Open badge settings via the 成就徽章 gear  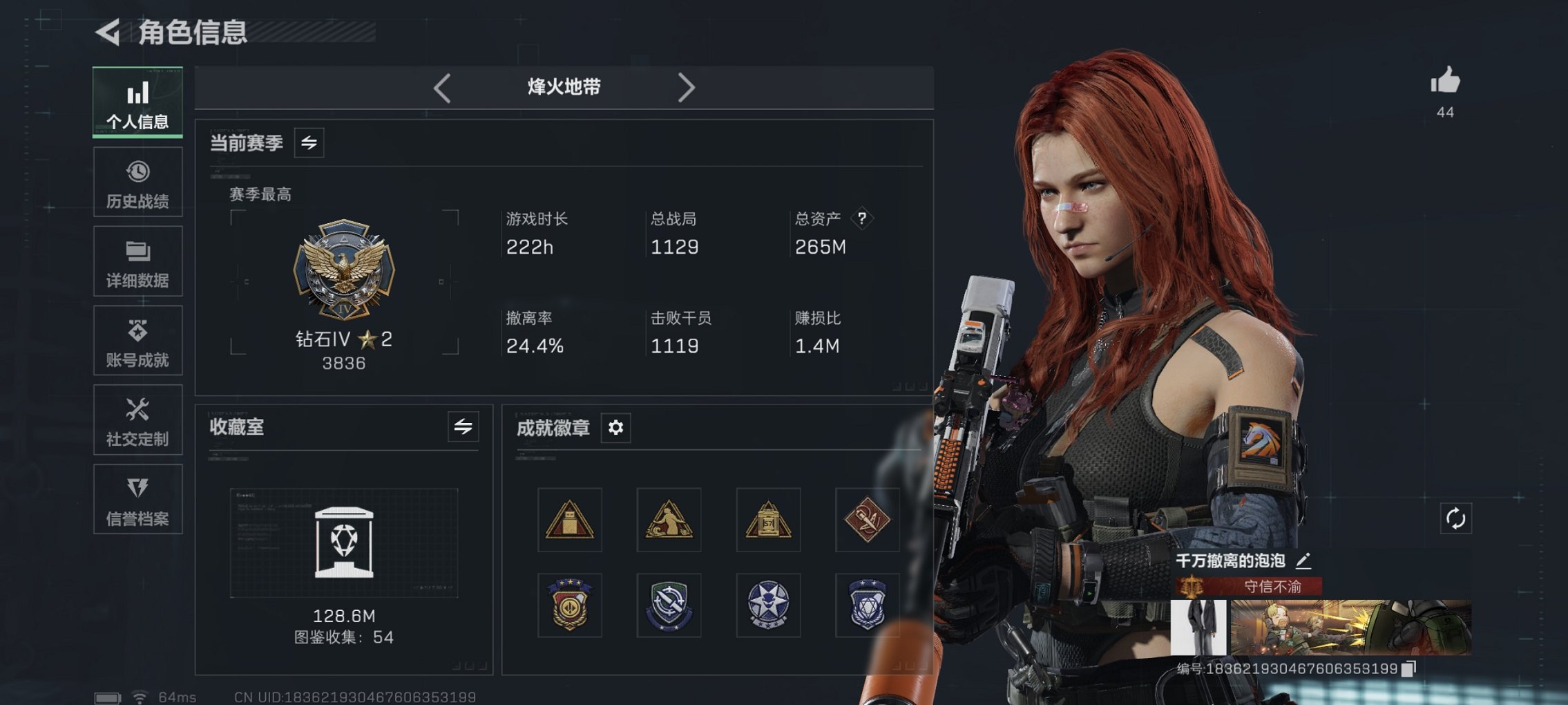coord(615,428)
